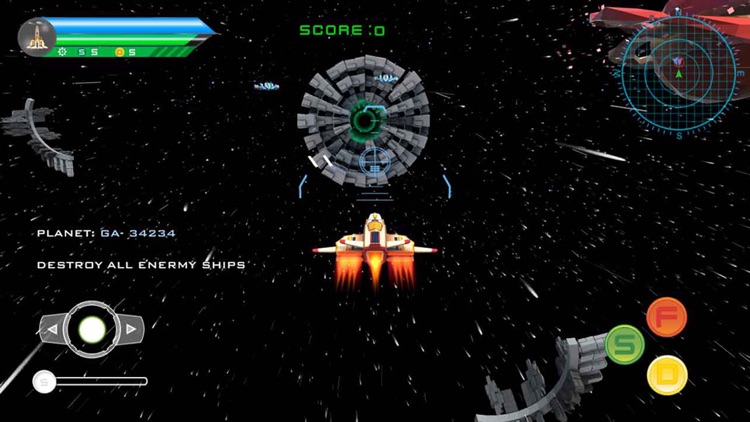Steer left with the left arrow

click(51, 327)
